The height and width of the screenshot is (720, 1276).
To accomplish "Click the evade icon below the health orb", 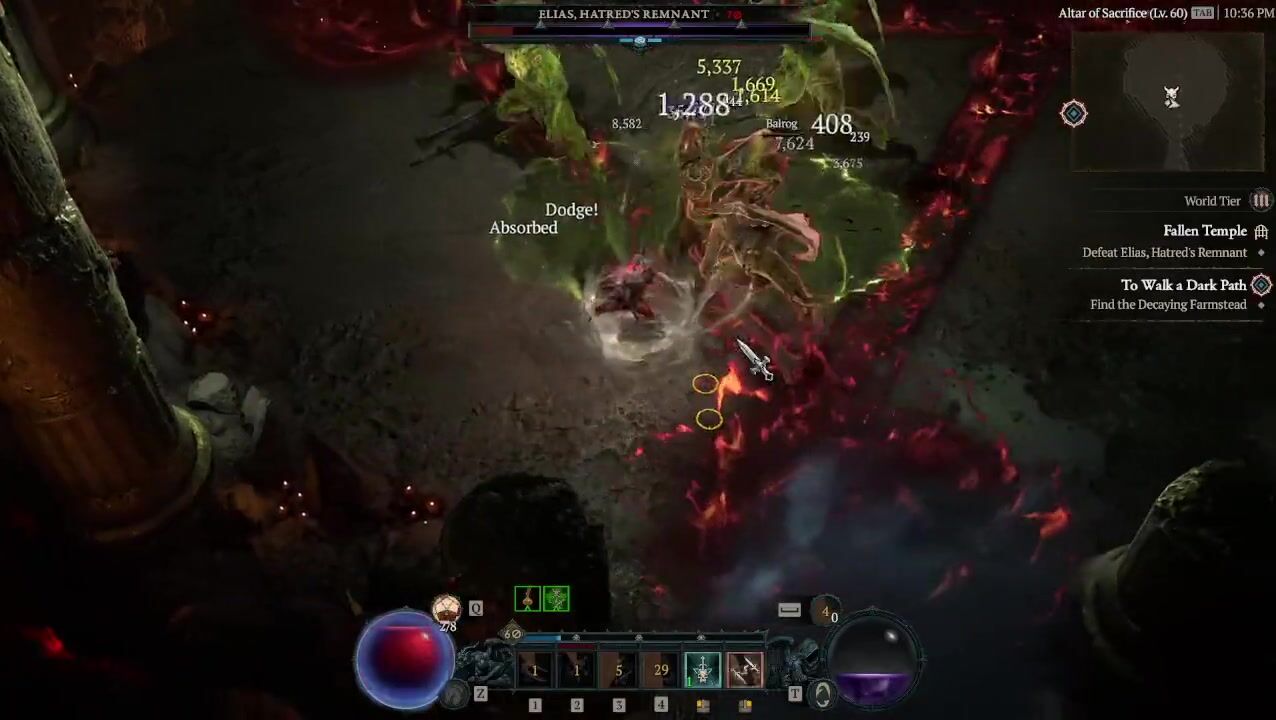I will pyautogui.click(x=456, y=693).
